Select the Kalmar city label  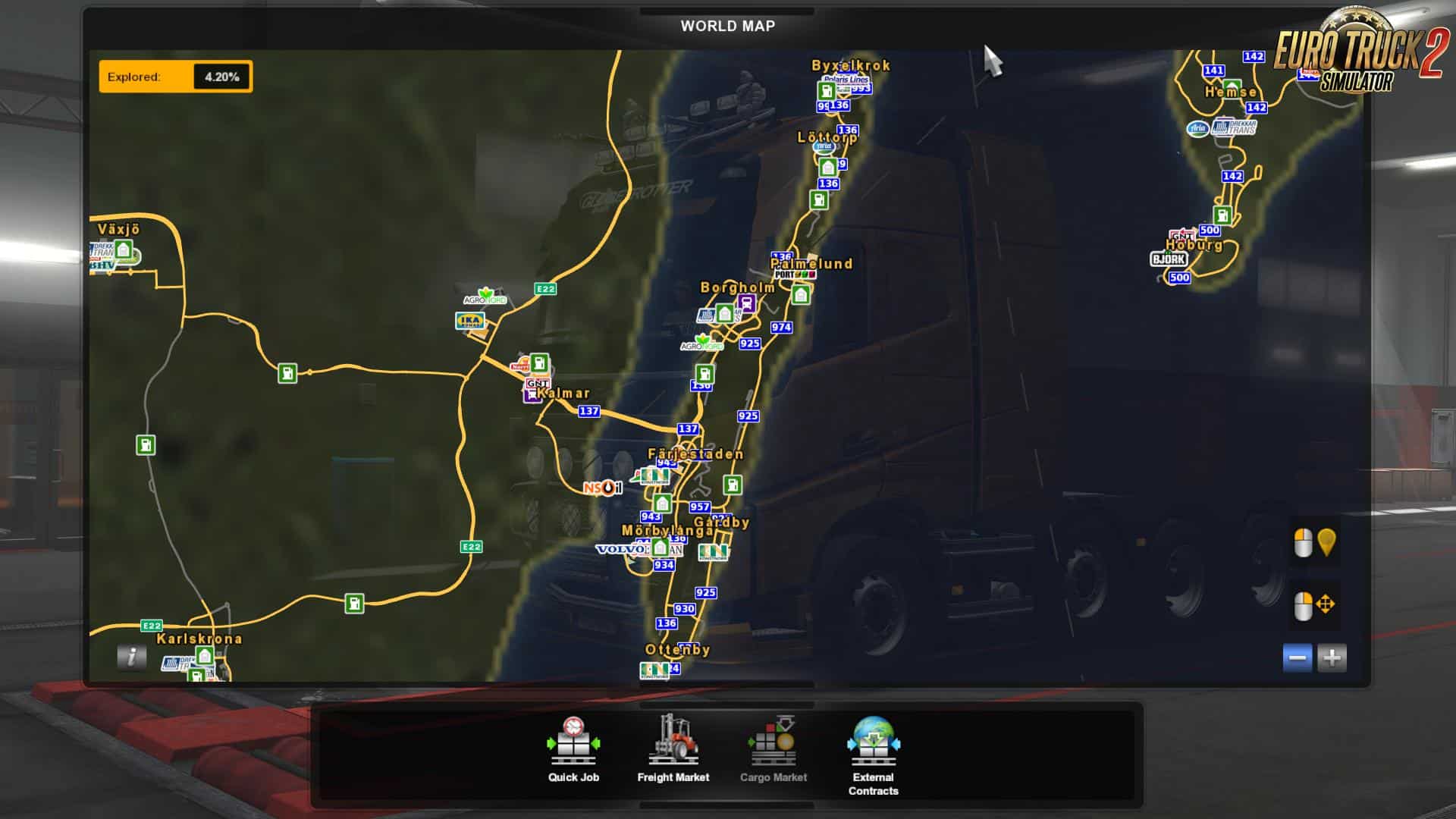pos(563,393)
